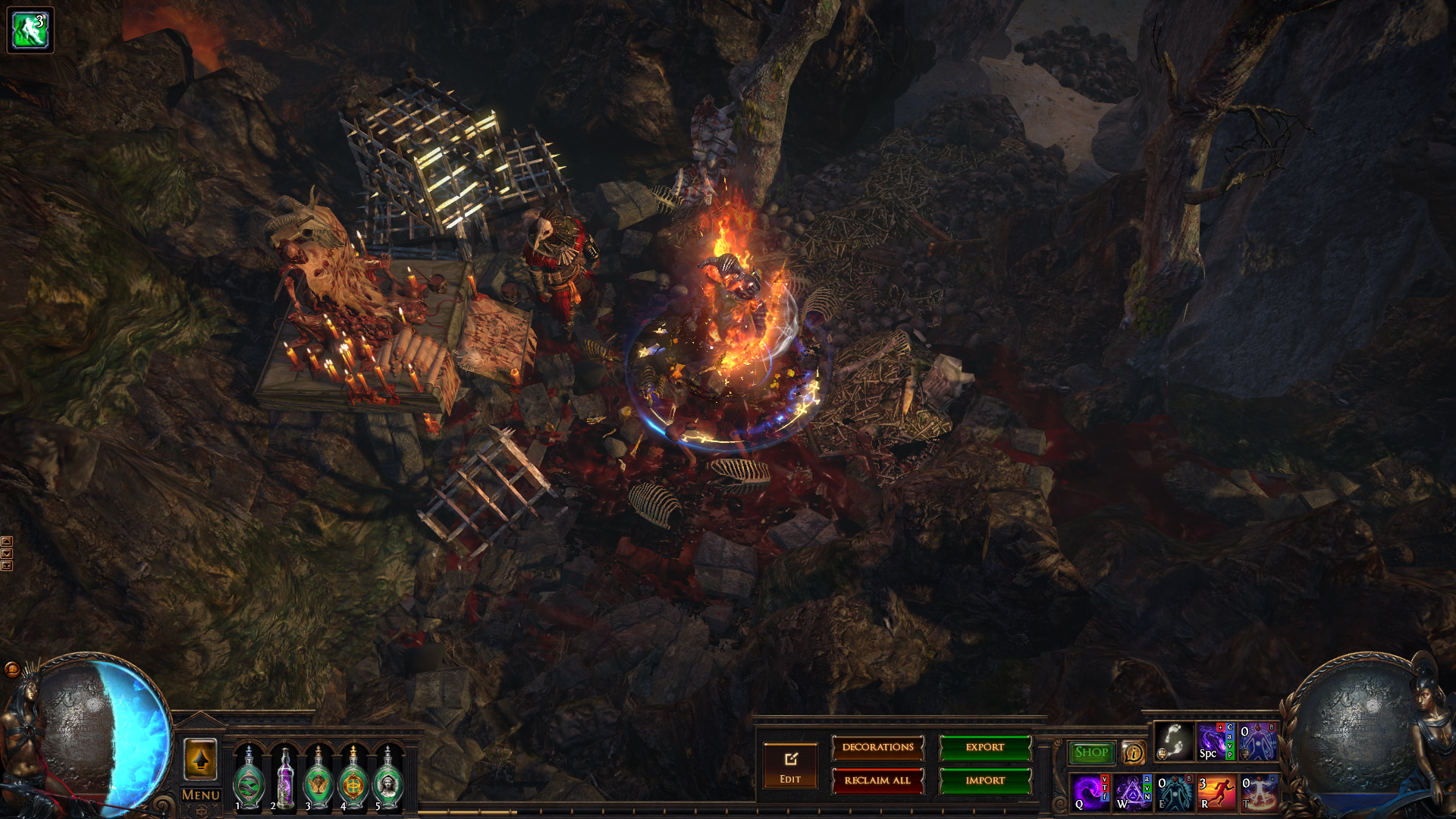
Task: Activate the purple vortex skill on Q
Action: (1090, 792)
